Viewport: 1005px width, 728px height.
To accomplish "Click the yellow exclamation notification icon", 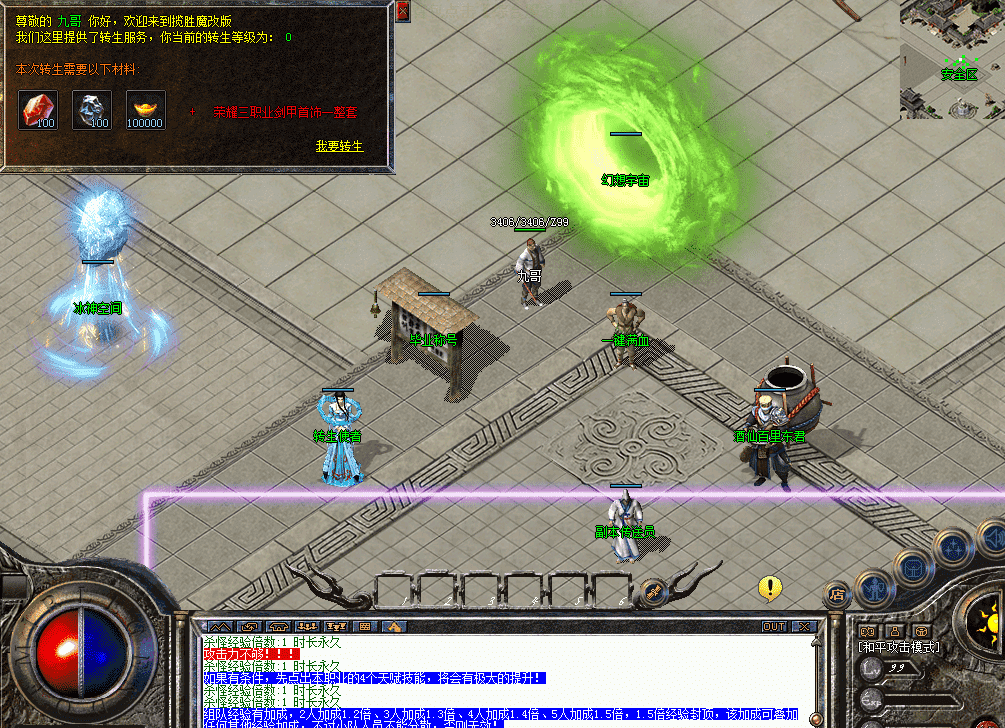I will [769, 588].
